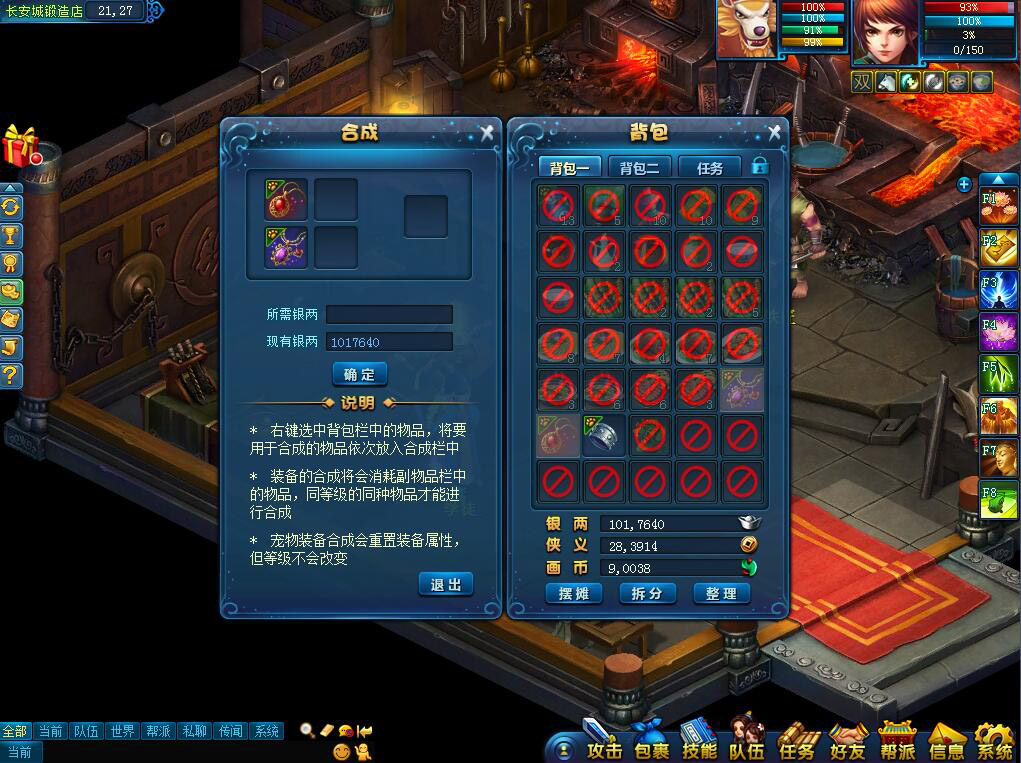Toggle the backpack lock icon
Viewport: 1021px width, 763px height.
point(759,166)
